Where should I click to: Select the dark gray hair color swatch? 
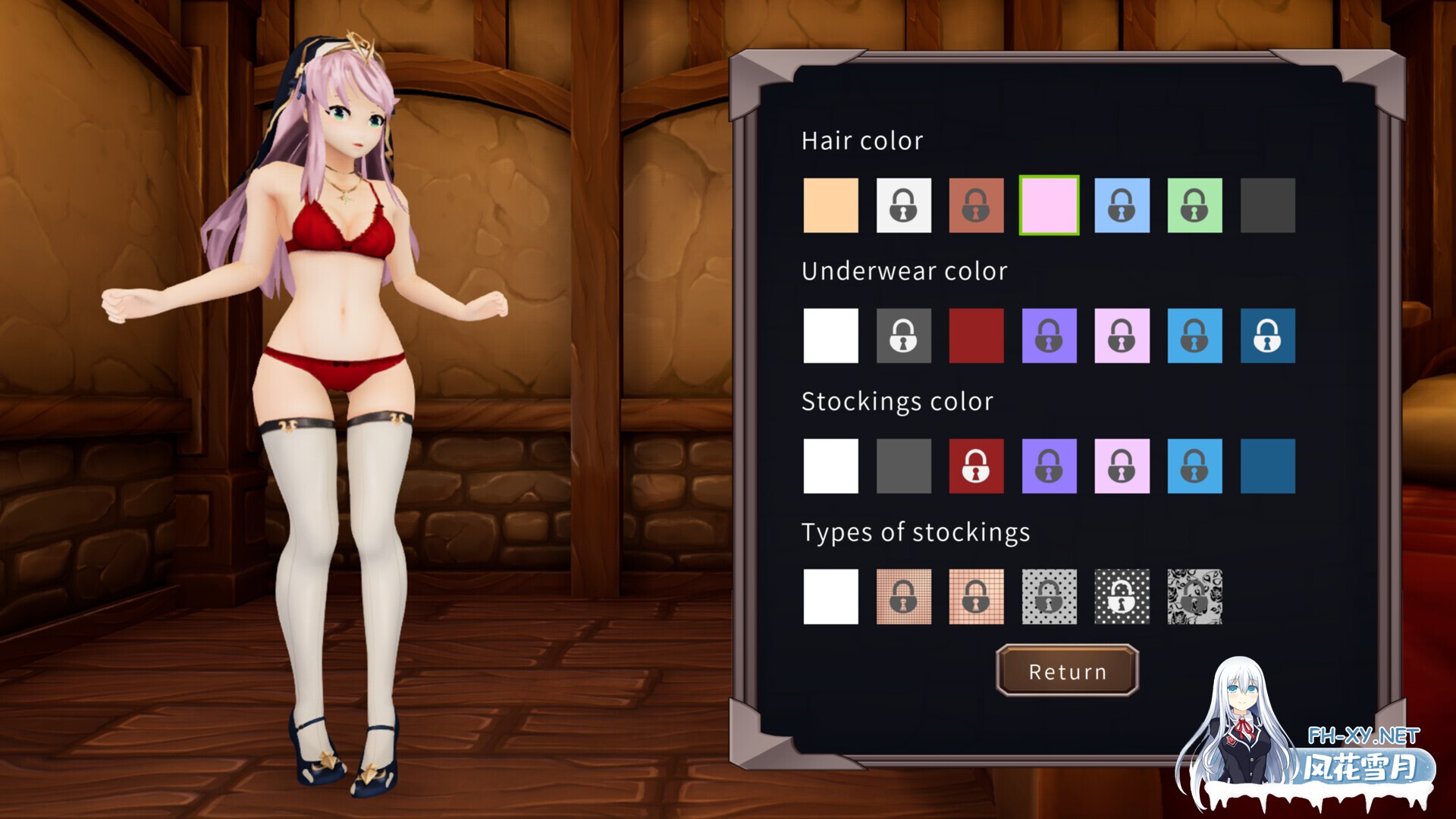tap(1267, 206)
